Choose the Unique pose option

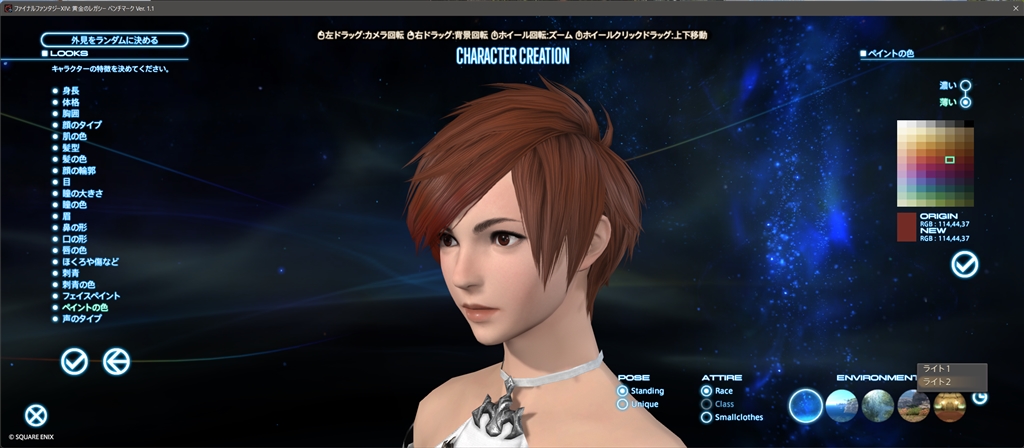coord(623,404)
